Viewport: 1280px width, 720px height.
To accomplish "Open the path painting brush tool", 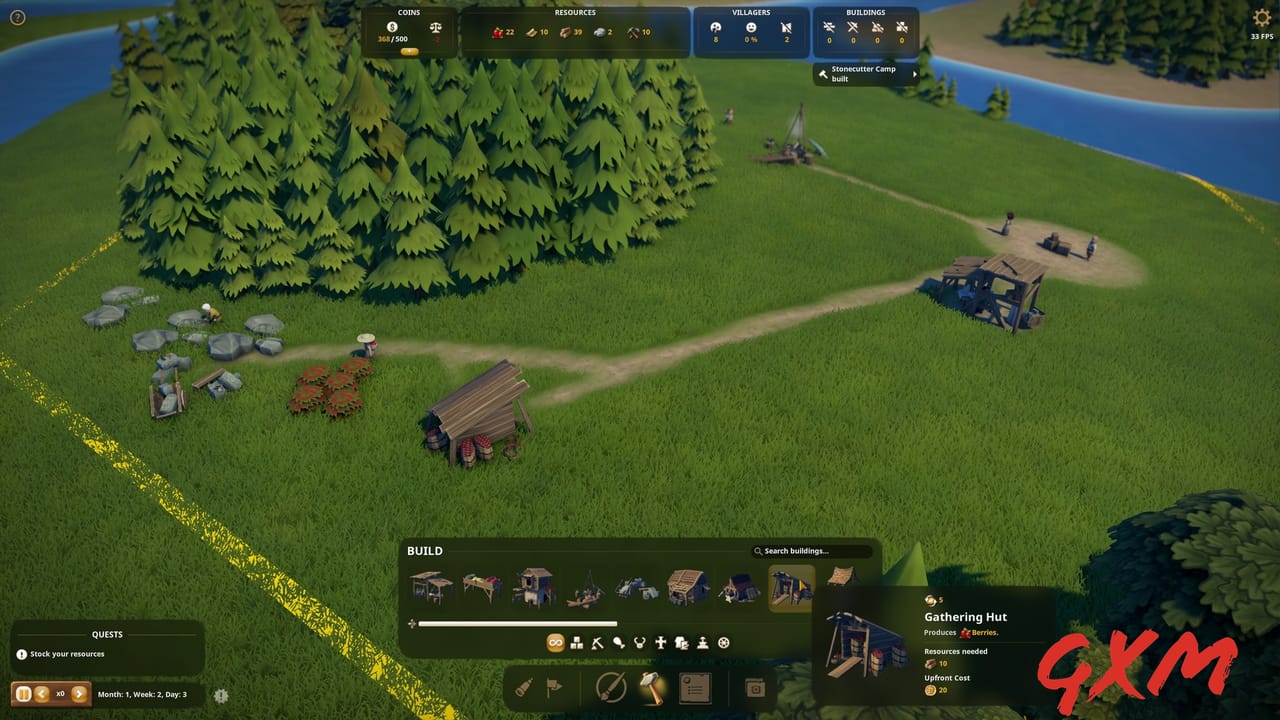I will (x=612, y=687).
